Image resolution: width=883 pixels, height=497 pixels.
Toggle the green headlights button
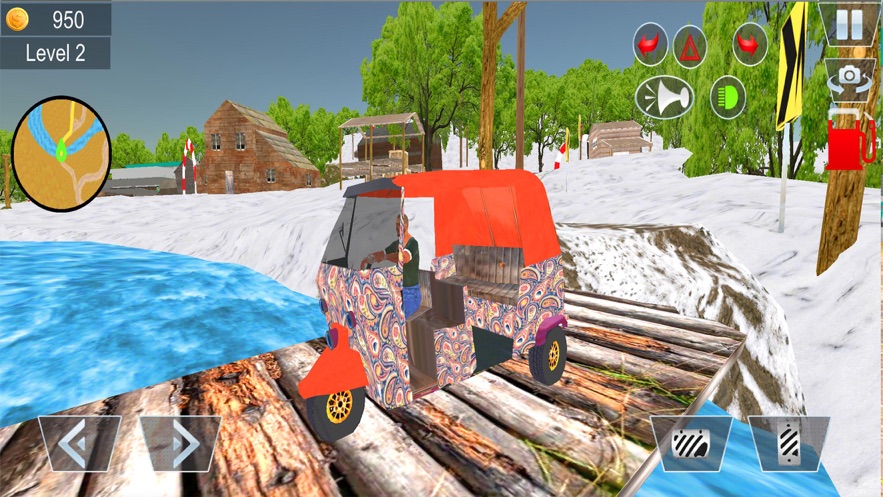click(x=727, y=97)
